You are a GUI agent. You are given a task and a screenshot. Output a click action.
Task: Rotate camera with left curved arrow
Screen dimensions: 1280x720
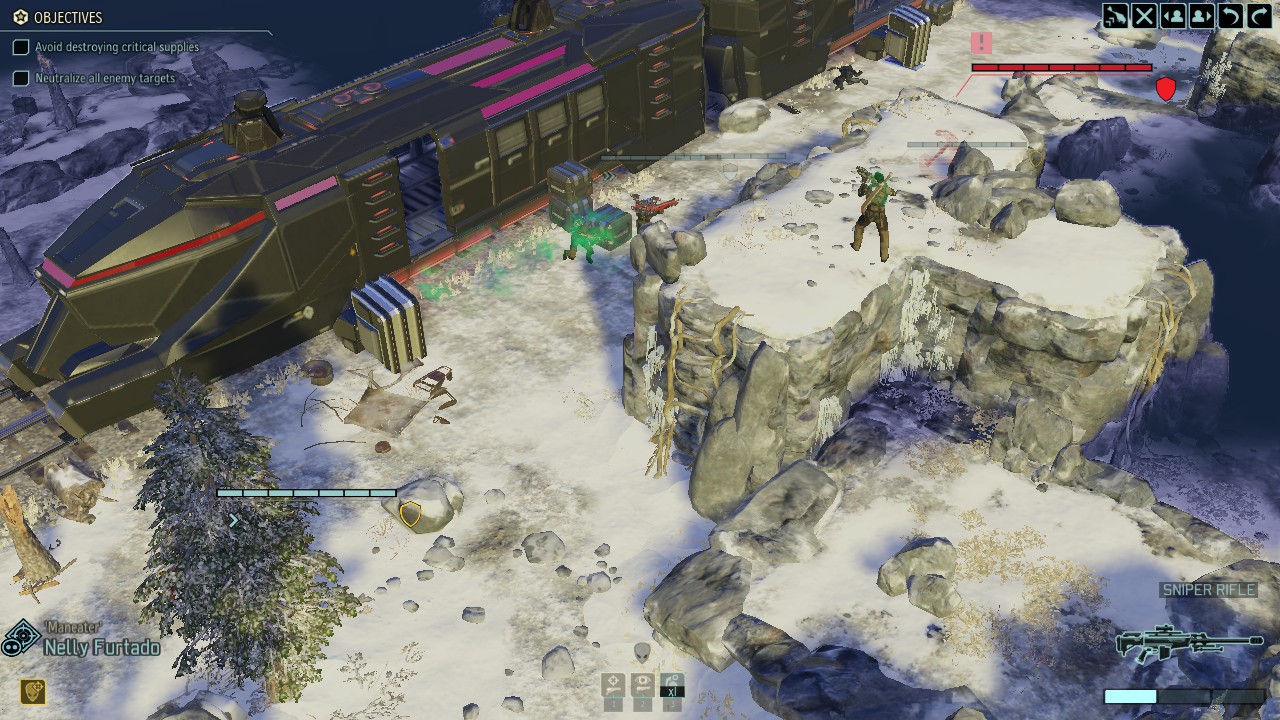click(1231, 15)
